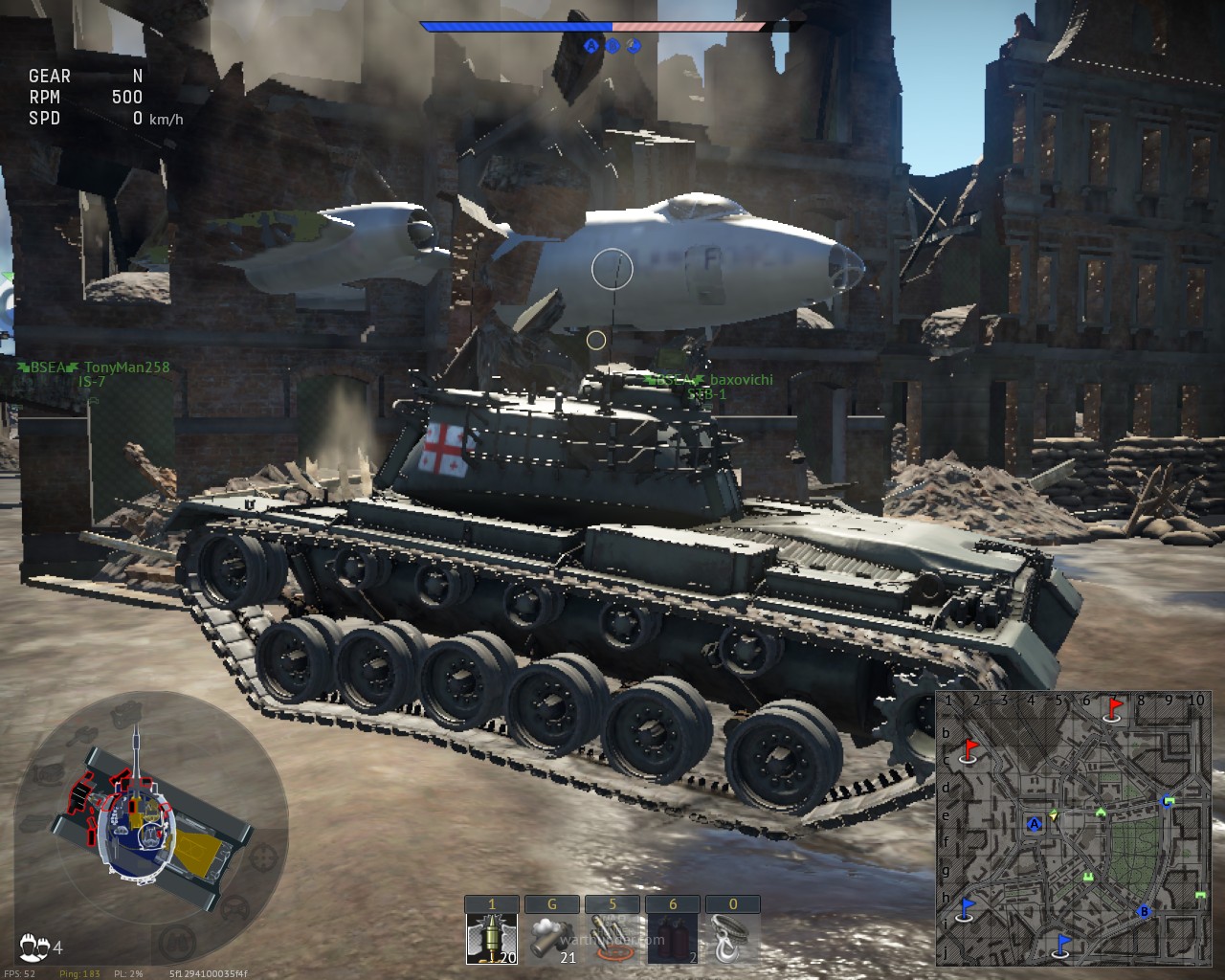Image resolution: width=1225 pixels, height=980 pixels.
Task: Click capture point A on the minimap
Action: (1034, 824)
